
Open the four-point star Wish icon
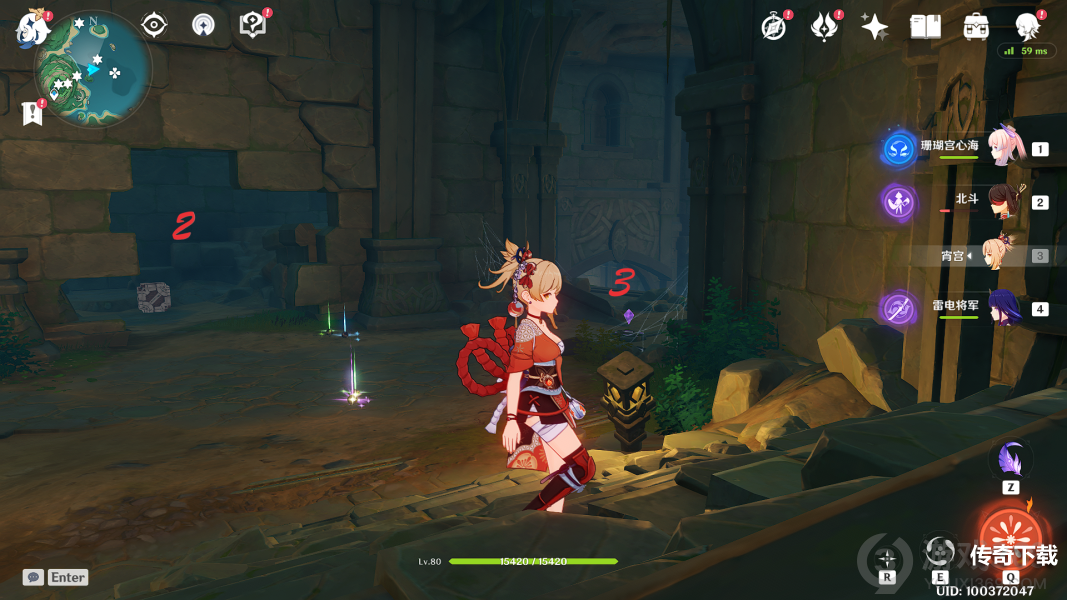[x=875, y=27]
